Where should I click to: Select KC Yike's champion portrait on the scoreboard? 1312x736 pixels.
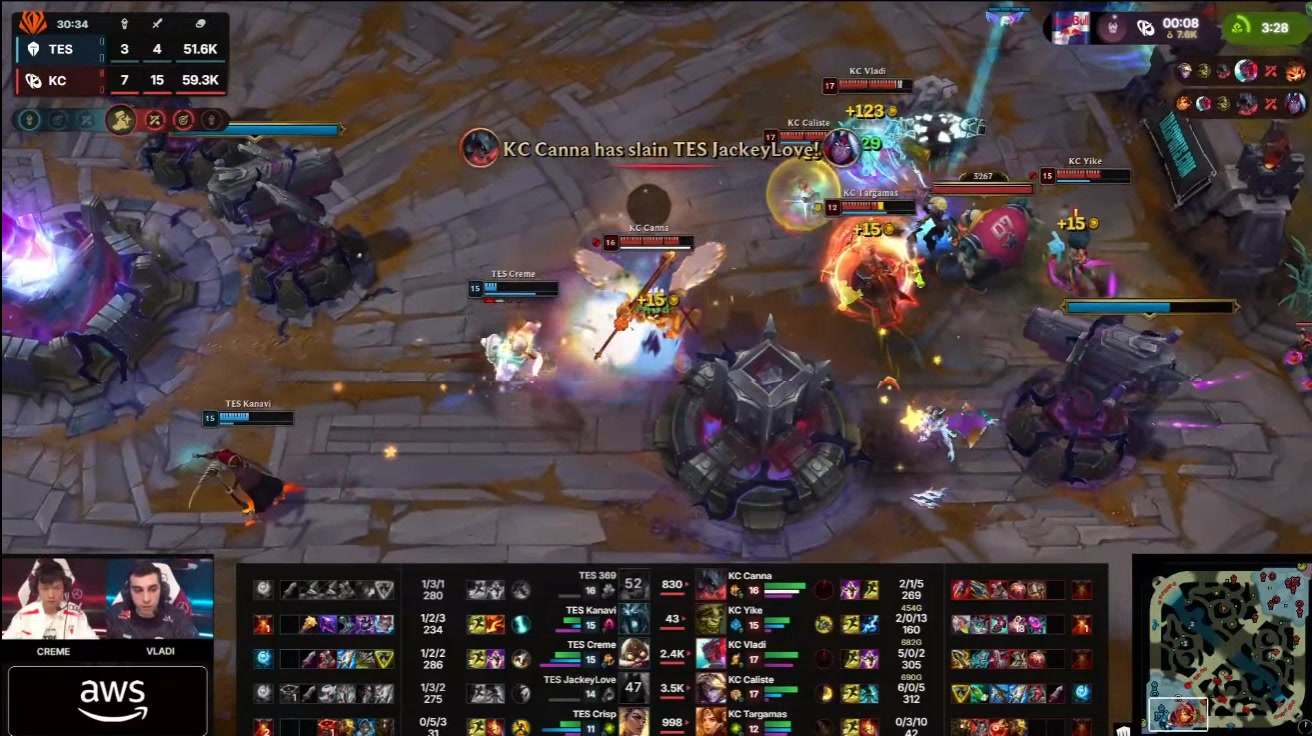(x=711, y=618)
